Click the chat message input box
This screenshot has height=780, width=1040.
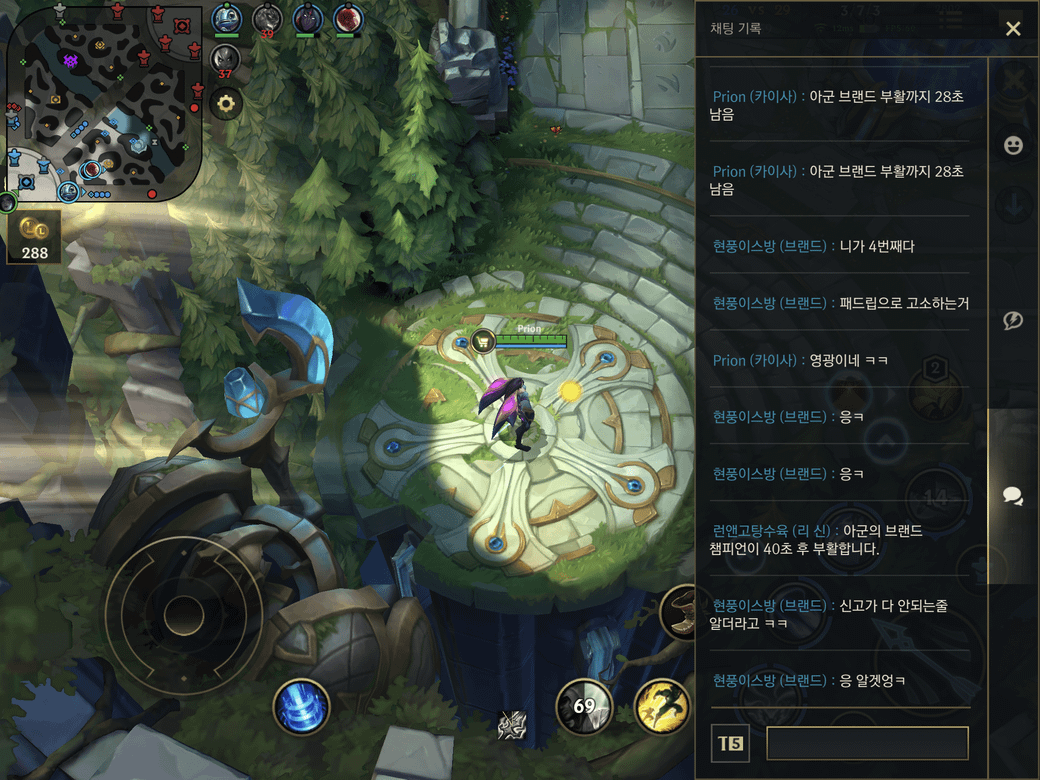pos(867,743)
